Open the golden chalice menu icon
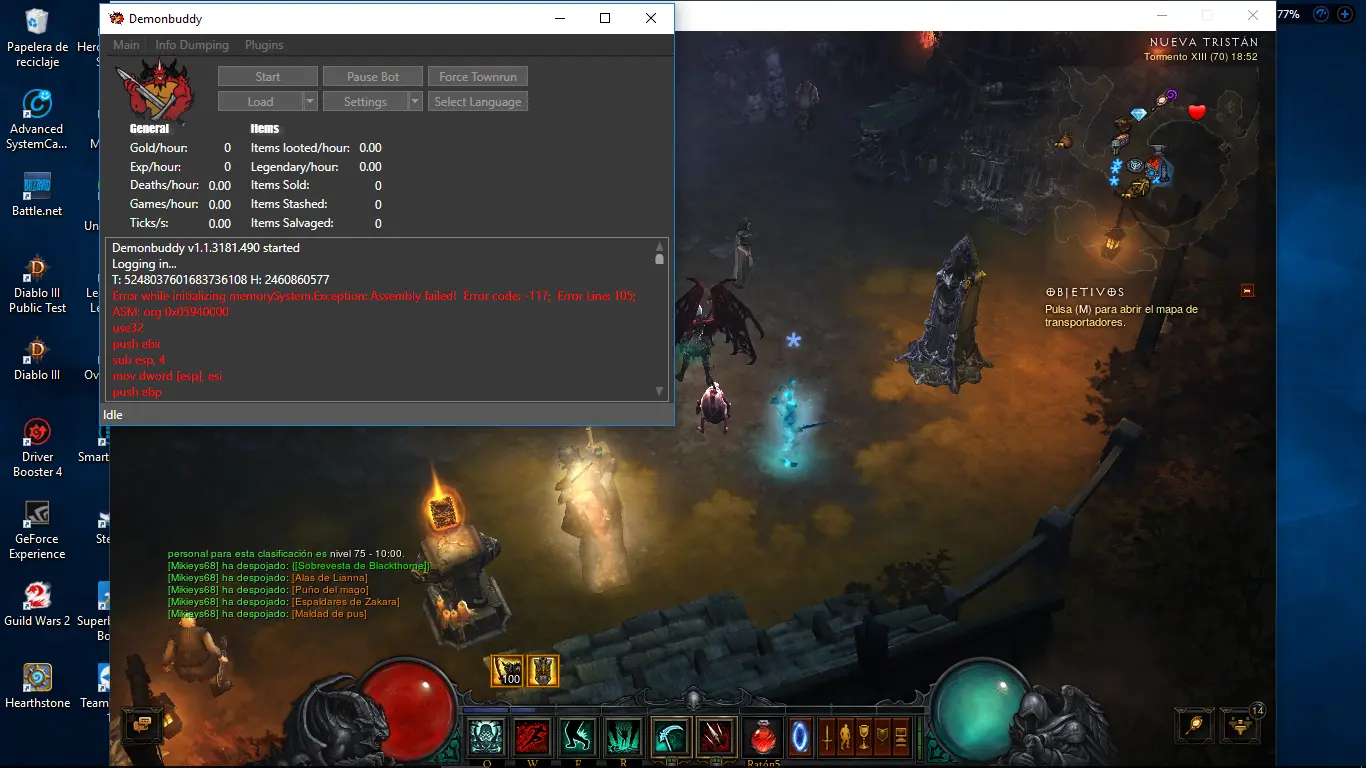1366x768 pixels. click(864, 738)
